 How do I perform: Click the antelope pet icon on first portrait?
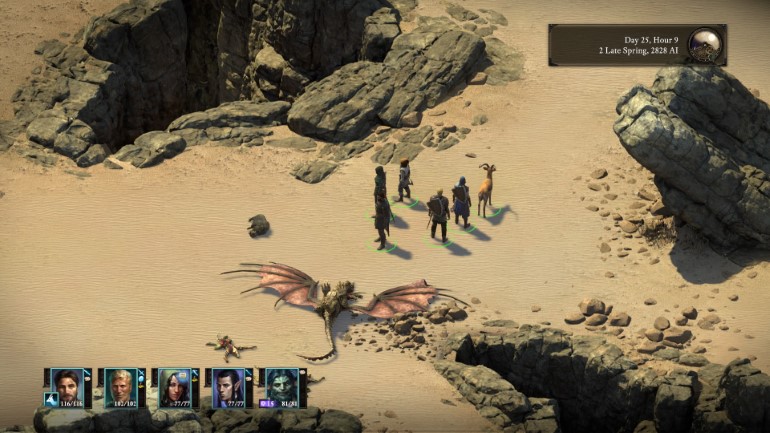coord(50,399)
